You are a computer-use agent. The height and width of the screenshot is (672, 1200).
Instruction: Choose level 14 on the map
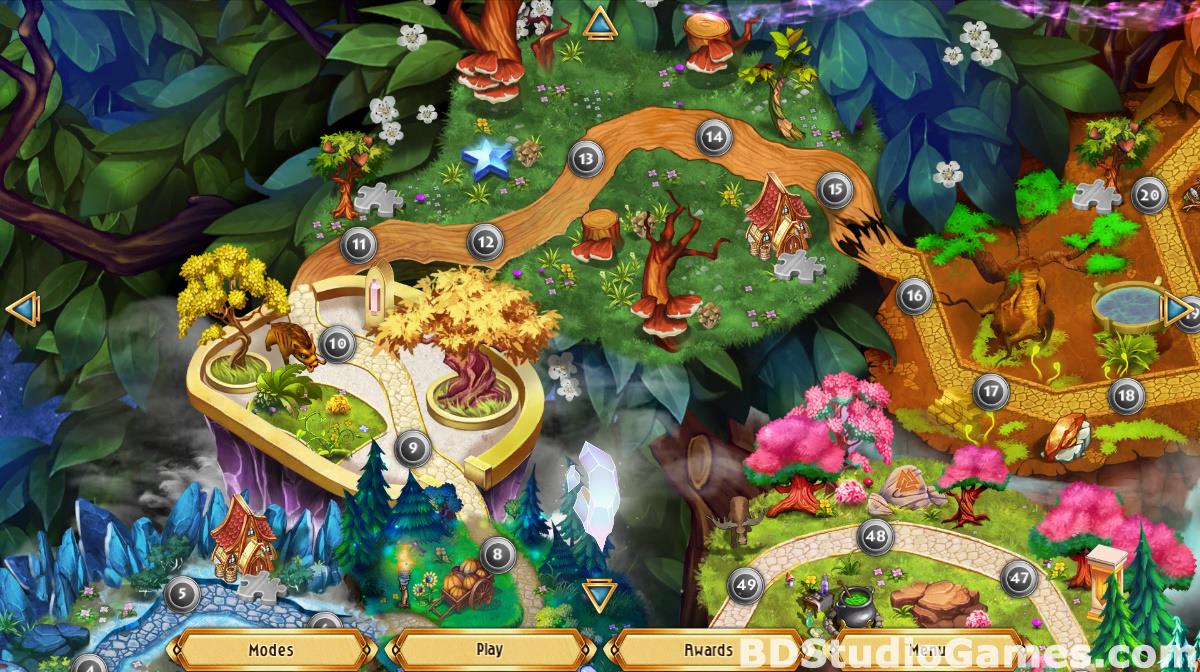point(713,137)
